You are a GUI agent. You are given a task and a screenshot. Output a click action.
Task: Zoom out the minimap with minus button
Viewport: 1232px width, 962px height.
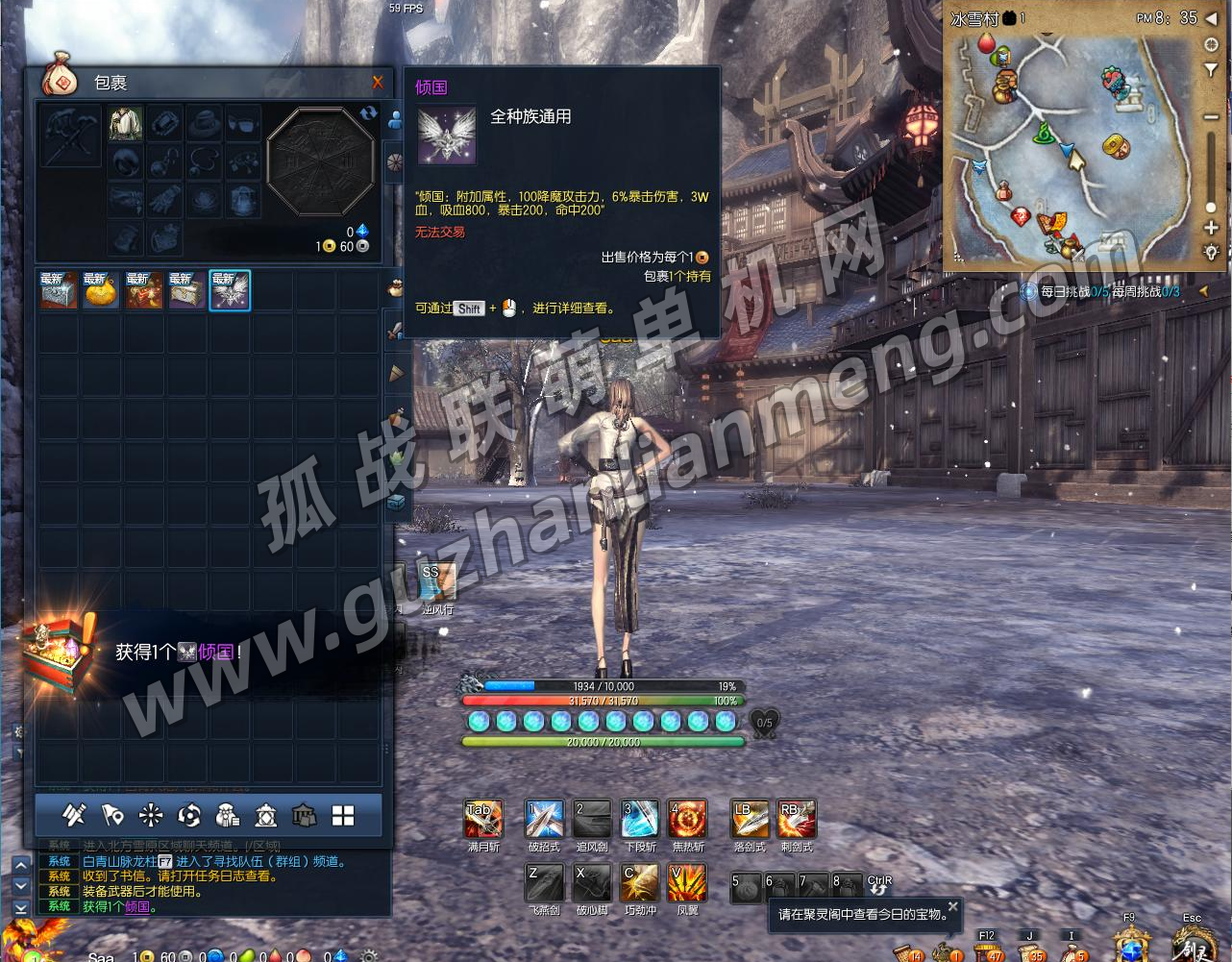click(1211, 117)
